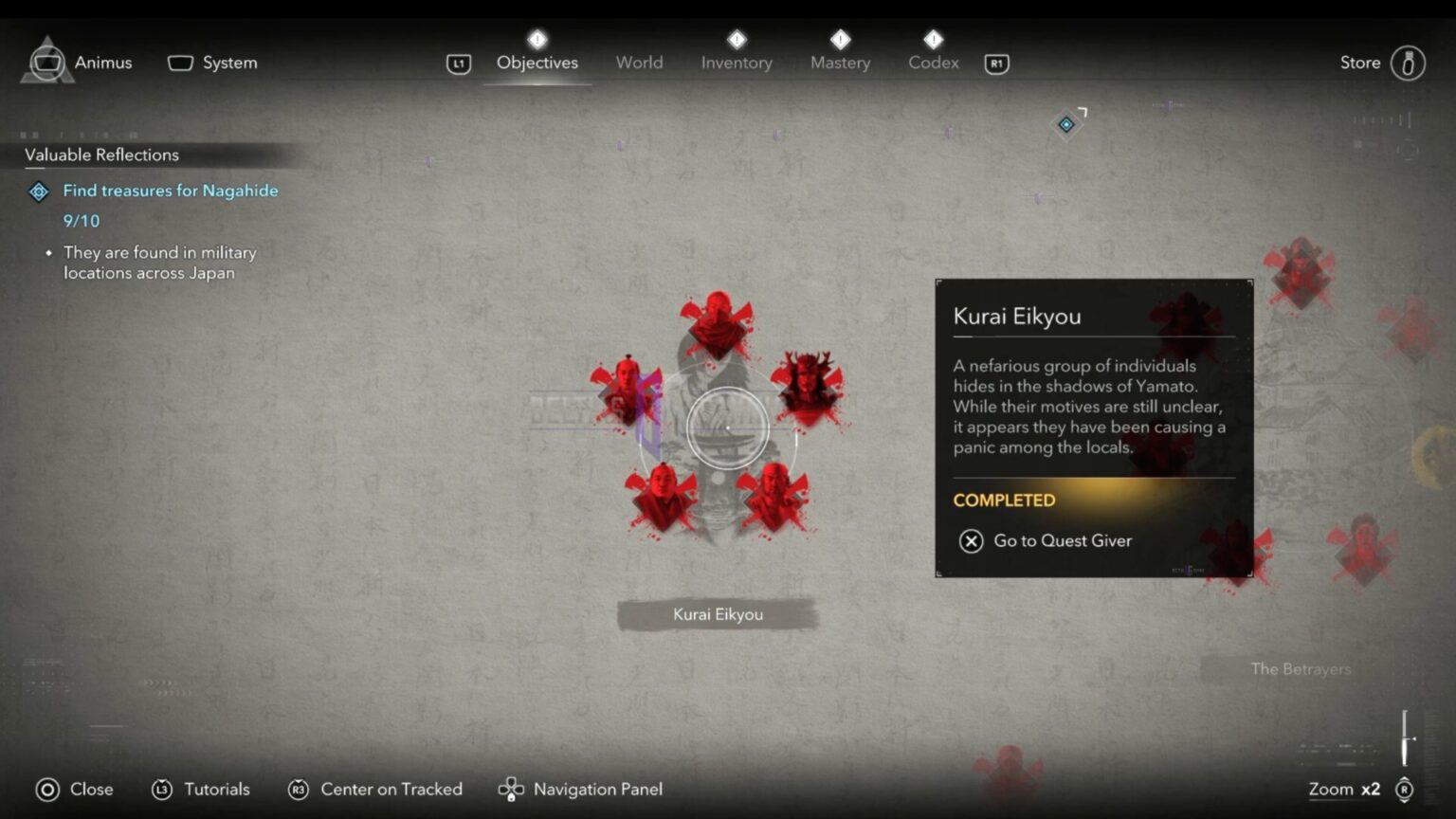Track the Find treasures for Nagahide objective

pos(171,191)
